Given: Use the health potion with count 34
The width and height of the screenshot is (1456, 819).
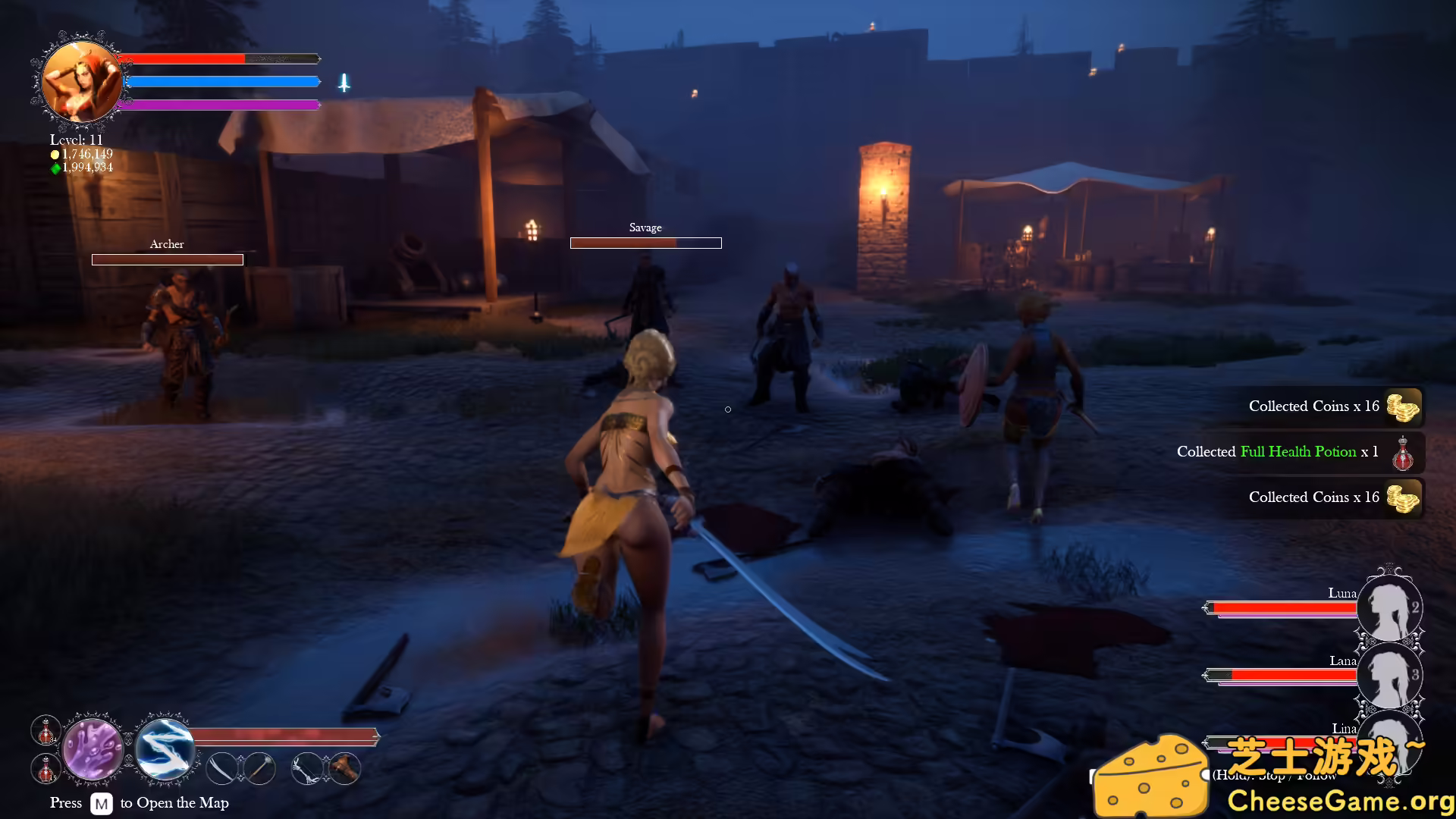Looking at the screenshot, I should point(45,730).
